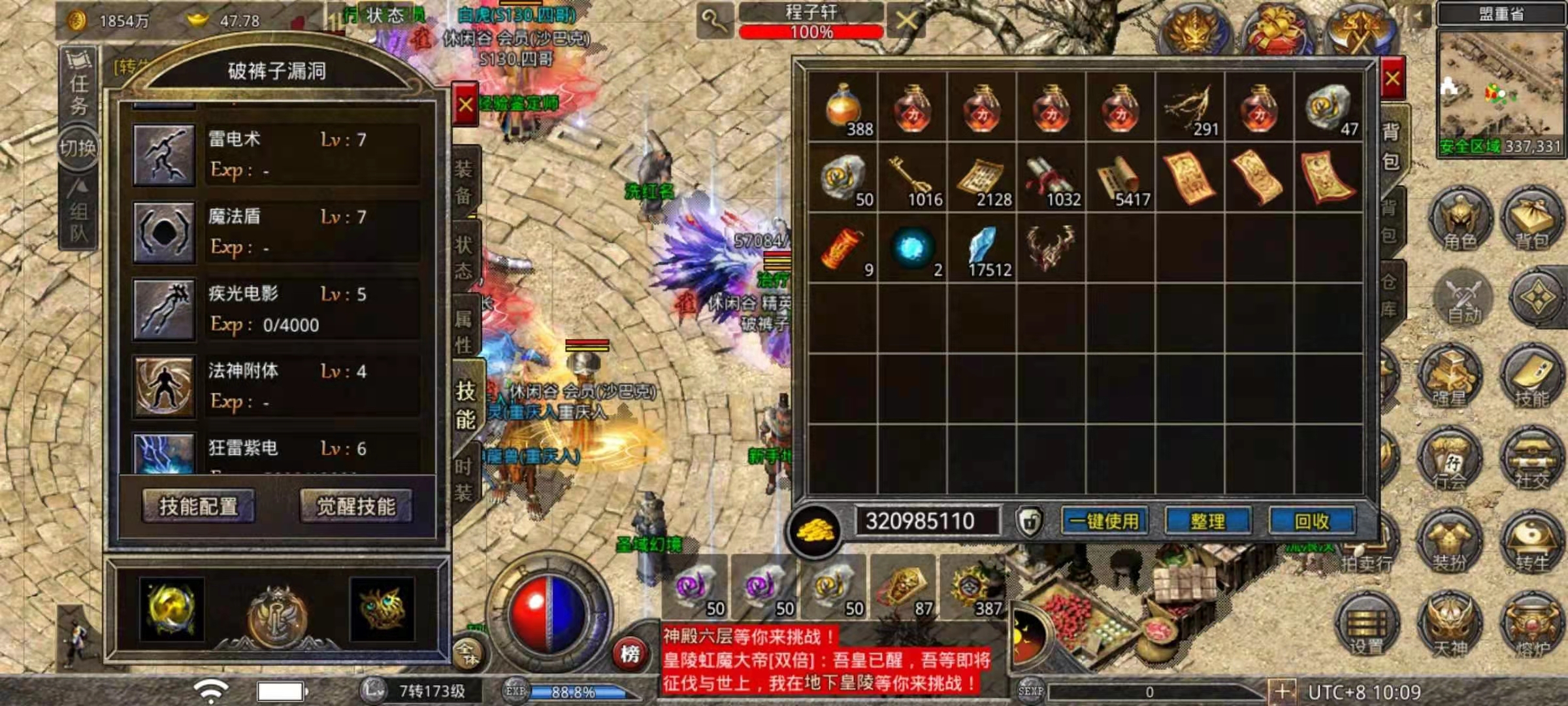The width and height of the screenshot is (1568, 706).
Task: Select the blue crystal stack of 17512
Action: pyautogui.click(x=982, y=249)
